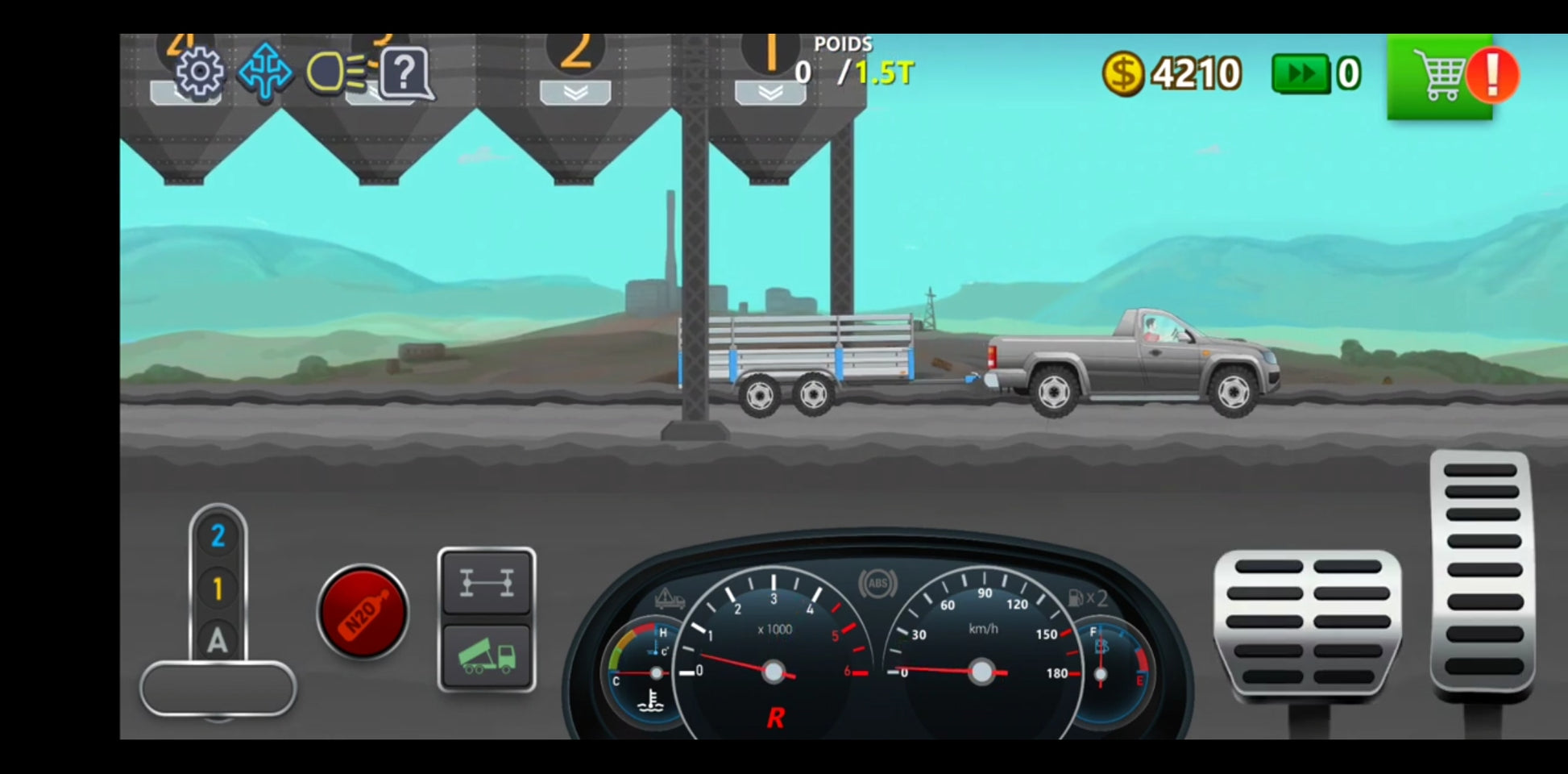1568x774 pixels.
Task: Open silo number 1 hatch arrow
Action: pyautogui.click(x=769, y=93)
